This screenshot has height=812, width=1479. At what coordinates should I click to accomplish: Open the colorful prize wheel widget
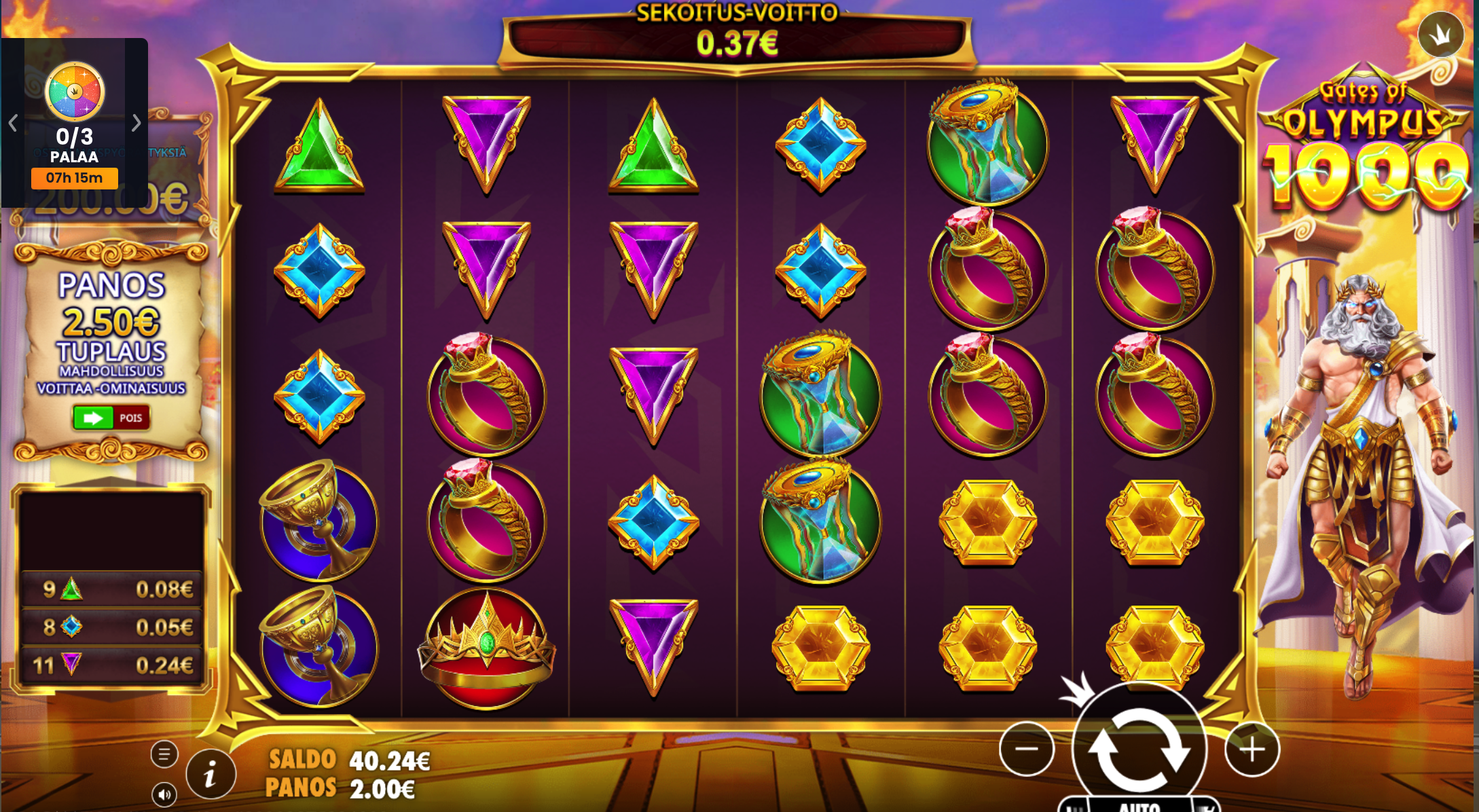75,92
